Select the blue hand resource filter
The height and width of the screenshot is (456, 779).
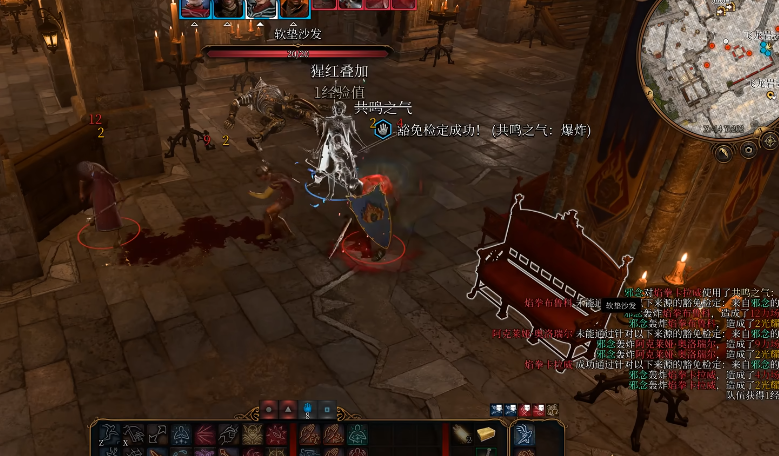[x=308, y=408]
